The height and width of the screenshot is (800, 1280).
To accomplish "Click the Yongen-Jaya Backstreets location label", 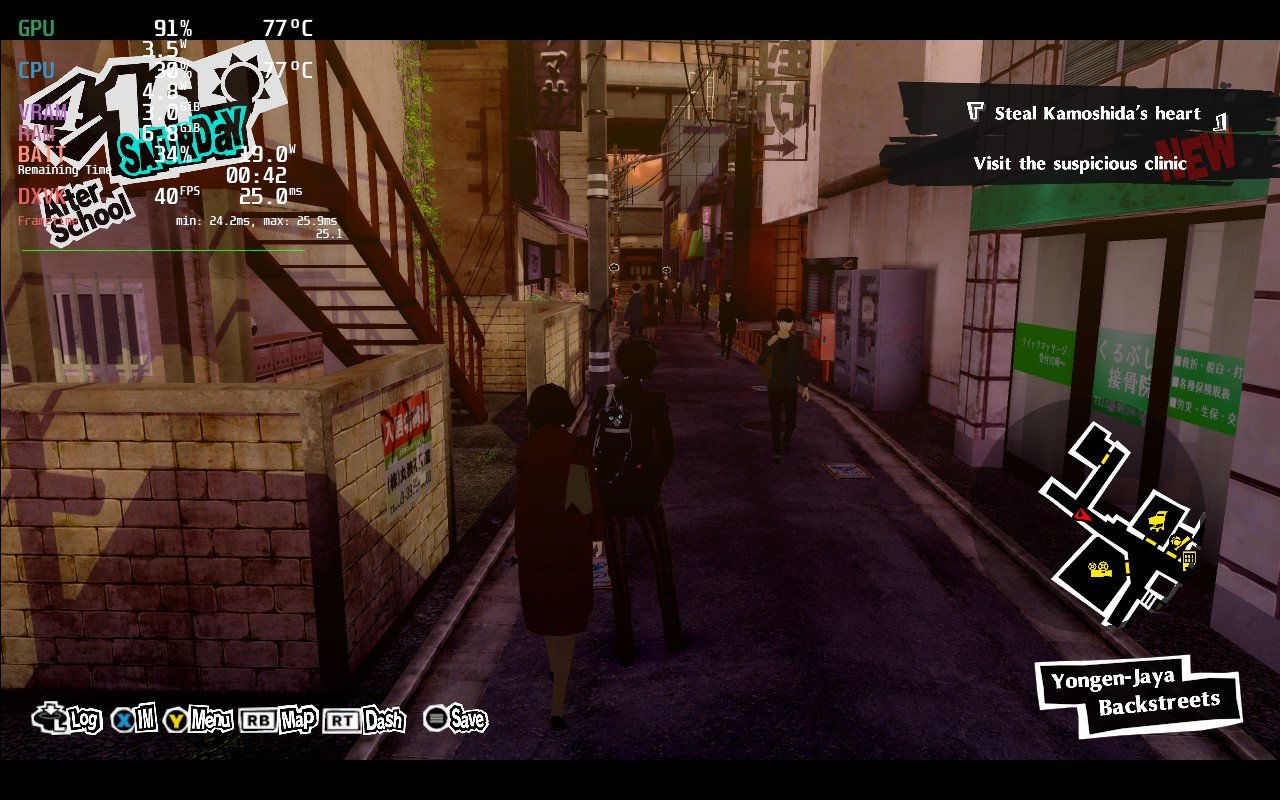I will (1138, 692).
